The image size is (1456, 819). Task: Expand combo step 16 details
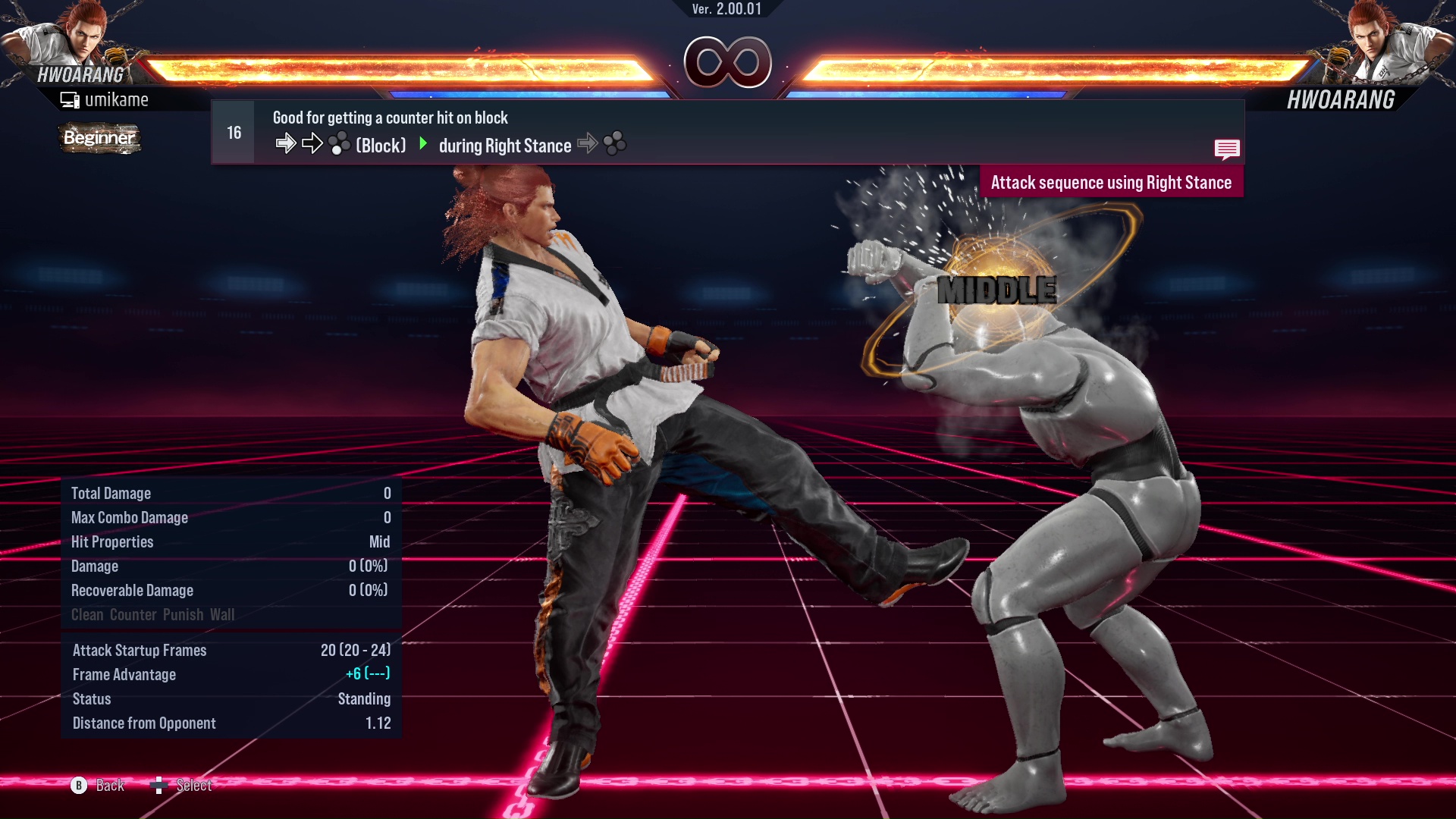pyautogui.click(x=232, y=131)
